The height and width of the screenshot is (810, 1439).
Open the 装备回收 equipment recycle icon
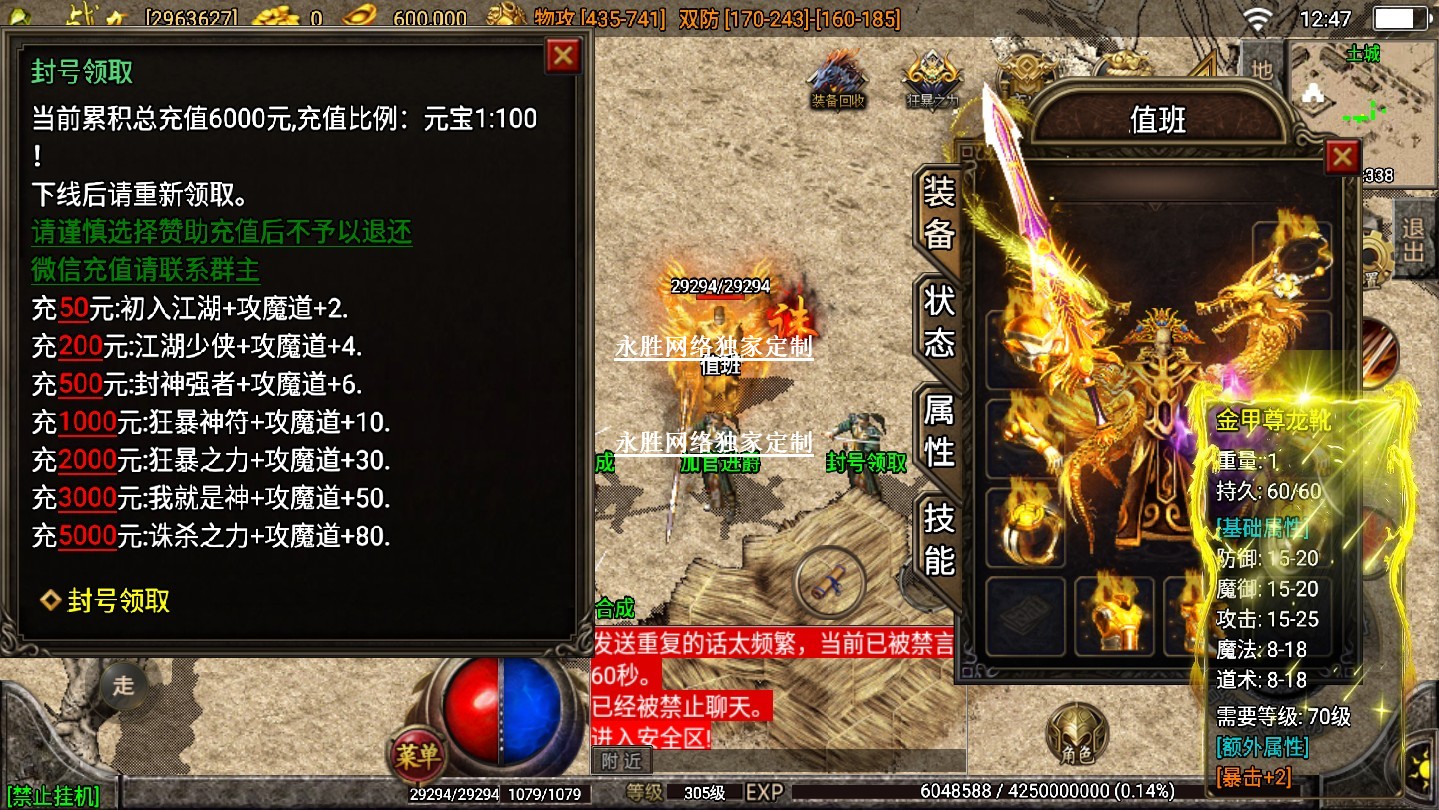838,78
